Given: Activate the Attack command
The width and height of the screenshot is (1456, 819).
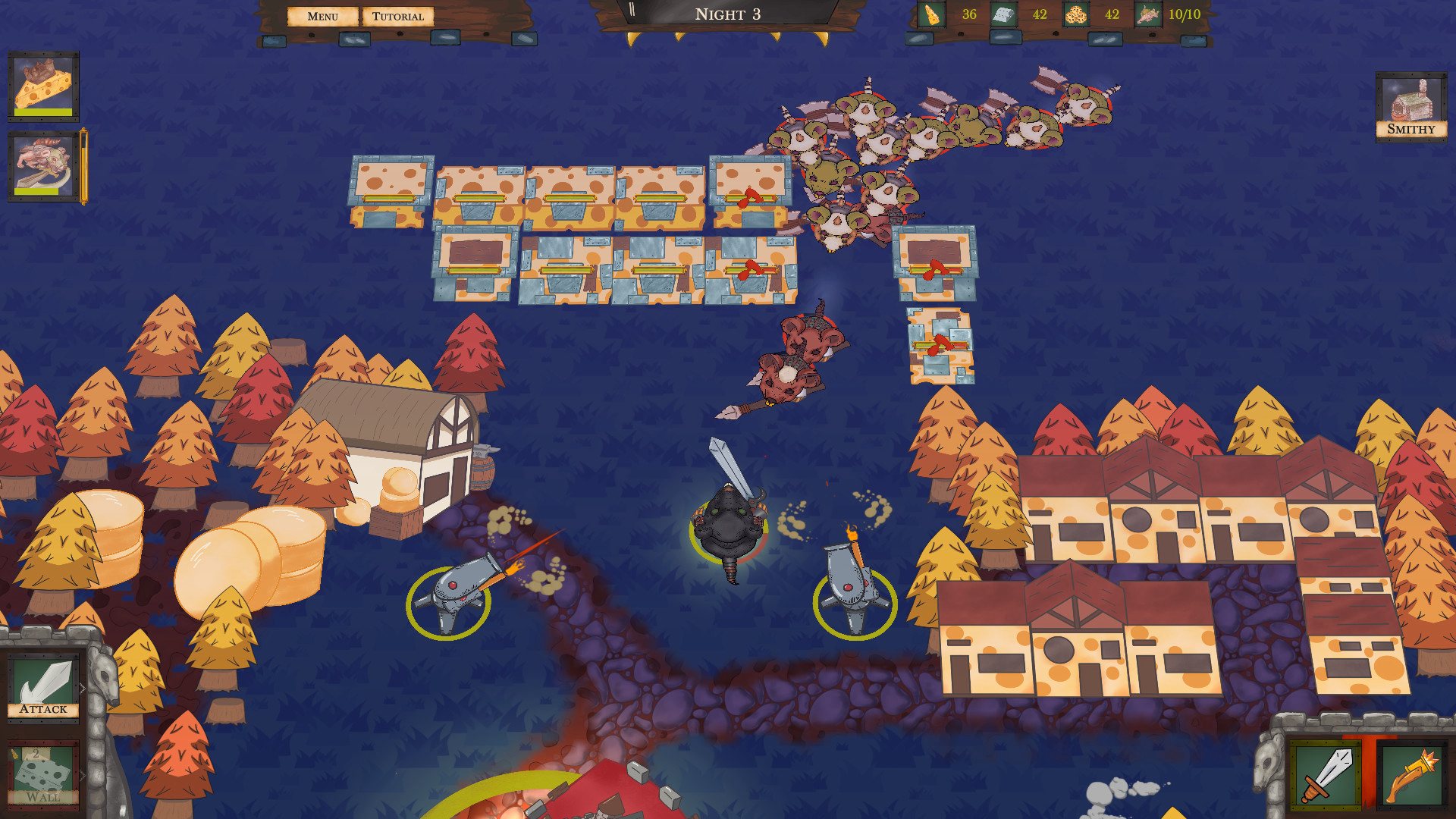Looking at the screenshot, I should tap(44, 686).
